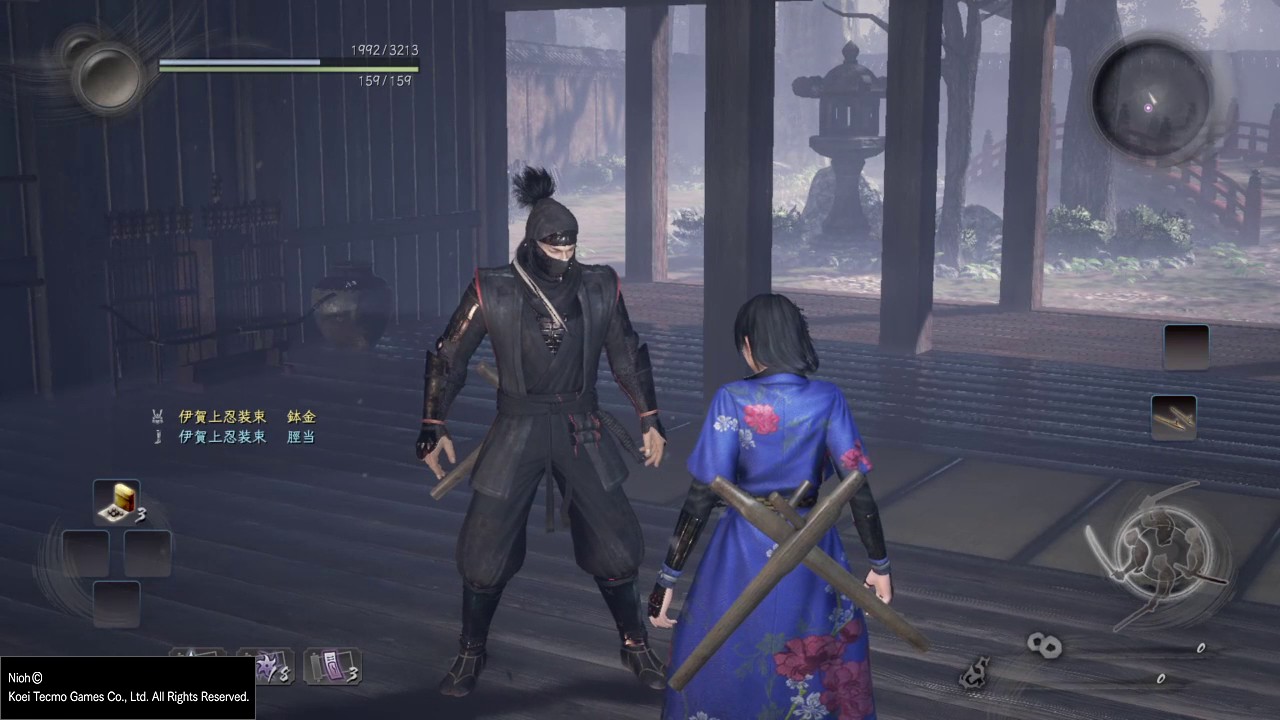Screen dimensions: 1280x720
Task: Use the purple talisman scroll shortcut
Action: (332, 666)
